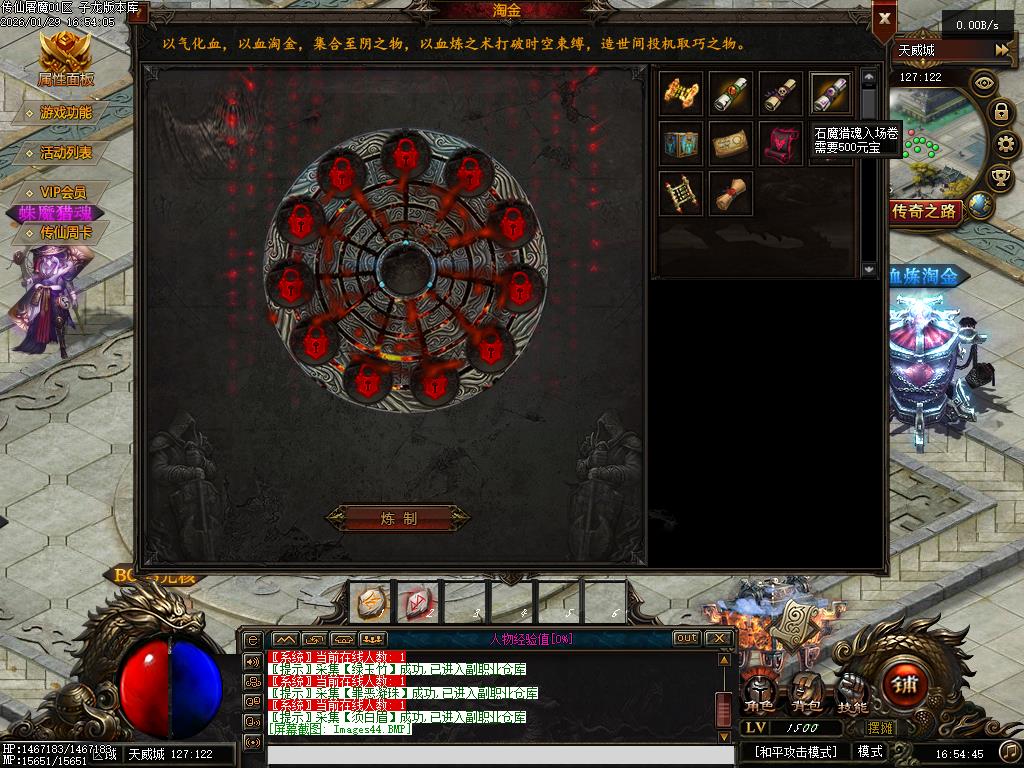This screenshot has width=1024, height=768.
Task: Select the golden scroll item slot
Action: click(x=681, y=93)
